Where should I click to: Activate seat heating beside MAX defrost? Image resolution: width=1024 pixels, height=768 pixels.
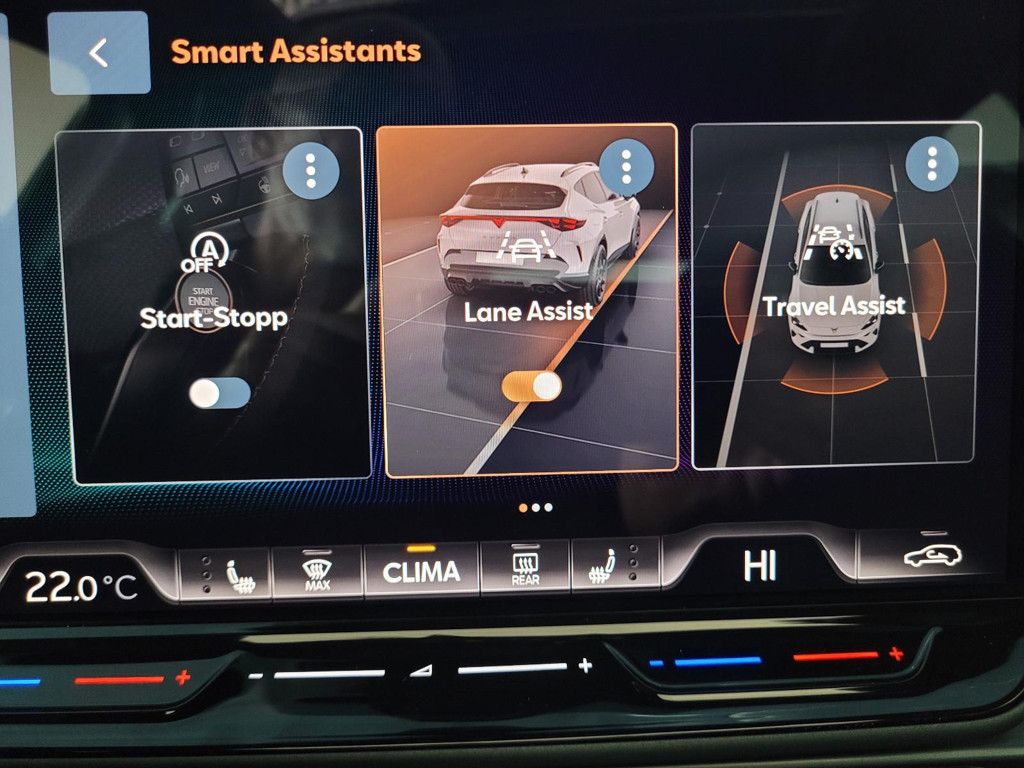click(x=237, y=577)
